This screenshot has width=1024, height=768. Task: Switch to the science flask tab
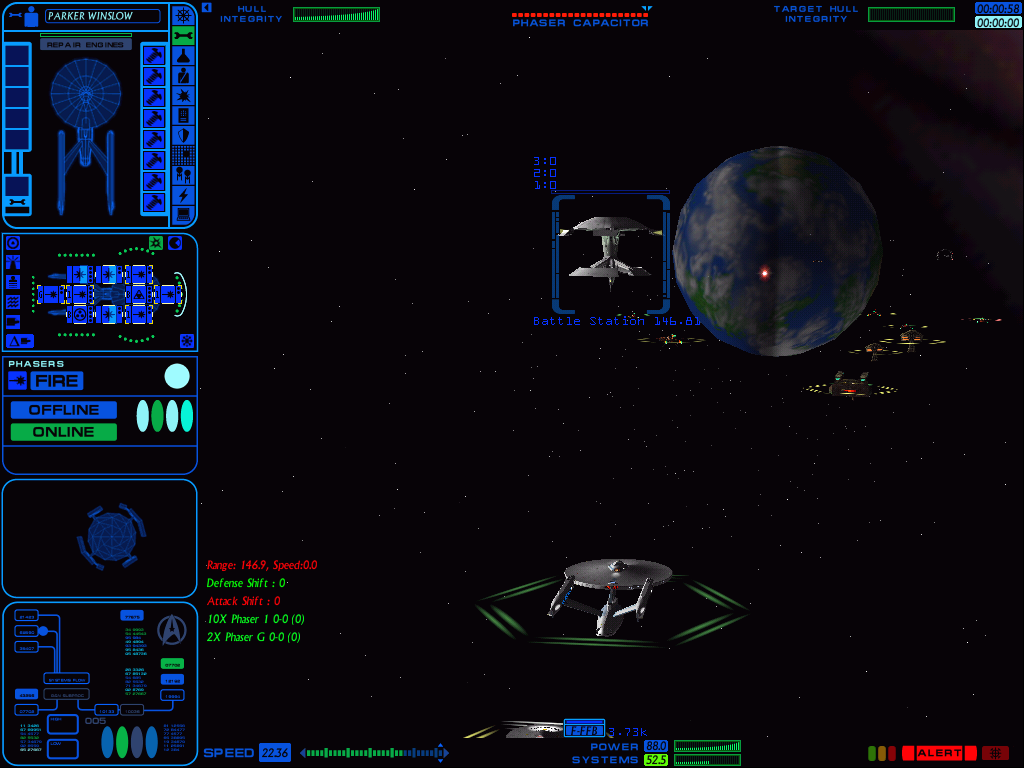(182, 55)
